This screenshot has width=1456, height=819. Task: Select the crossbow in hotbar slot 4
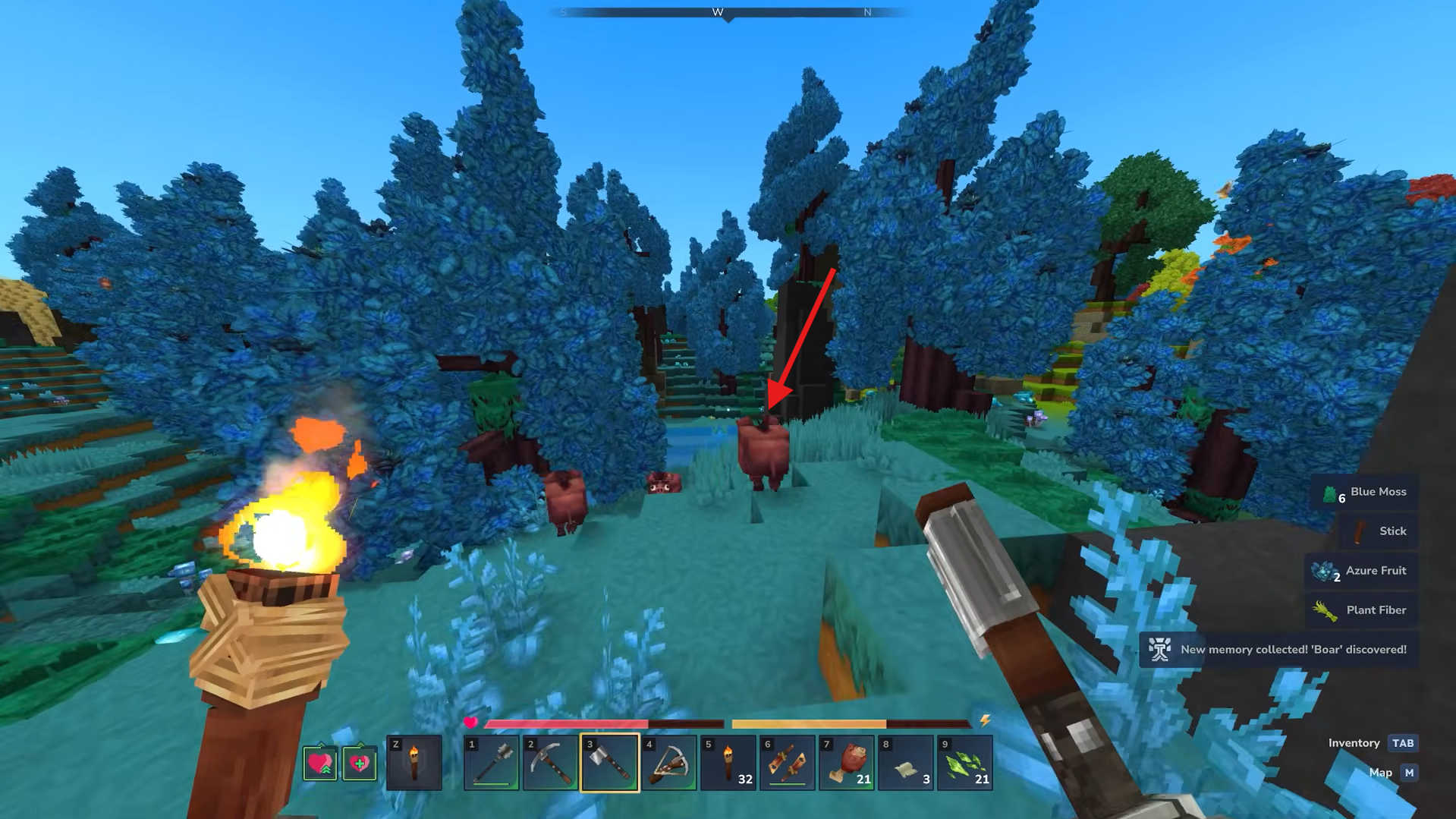(668, 763)
